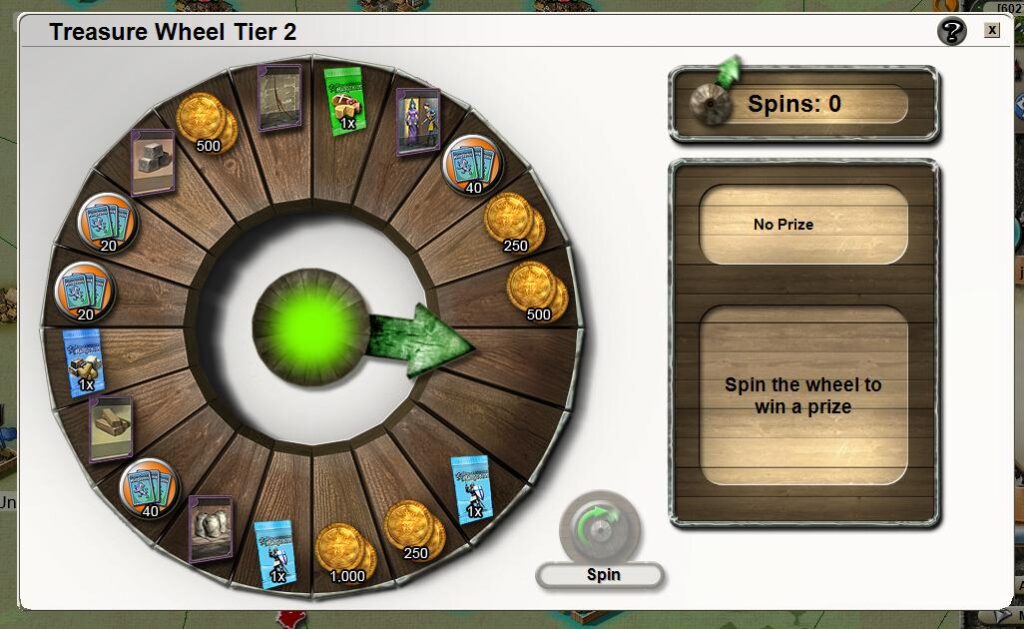Click the Spin button label
Viewport: 1024px width, 629px height.
pyautogui.click(x=600, y=575)
